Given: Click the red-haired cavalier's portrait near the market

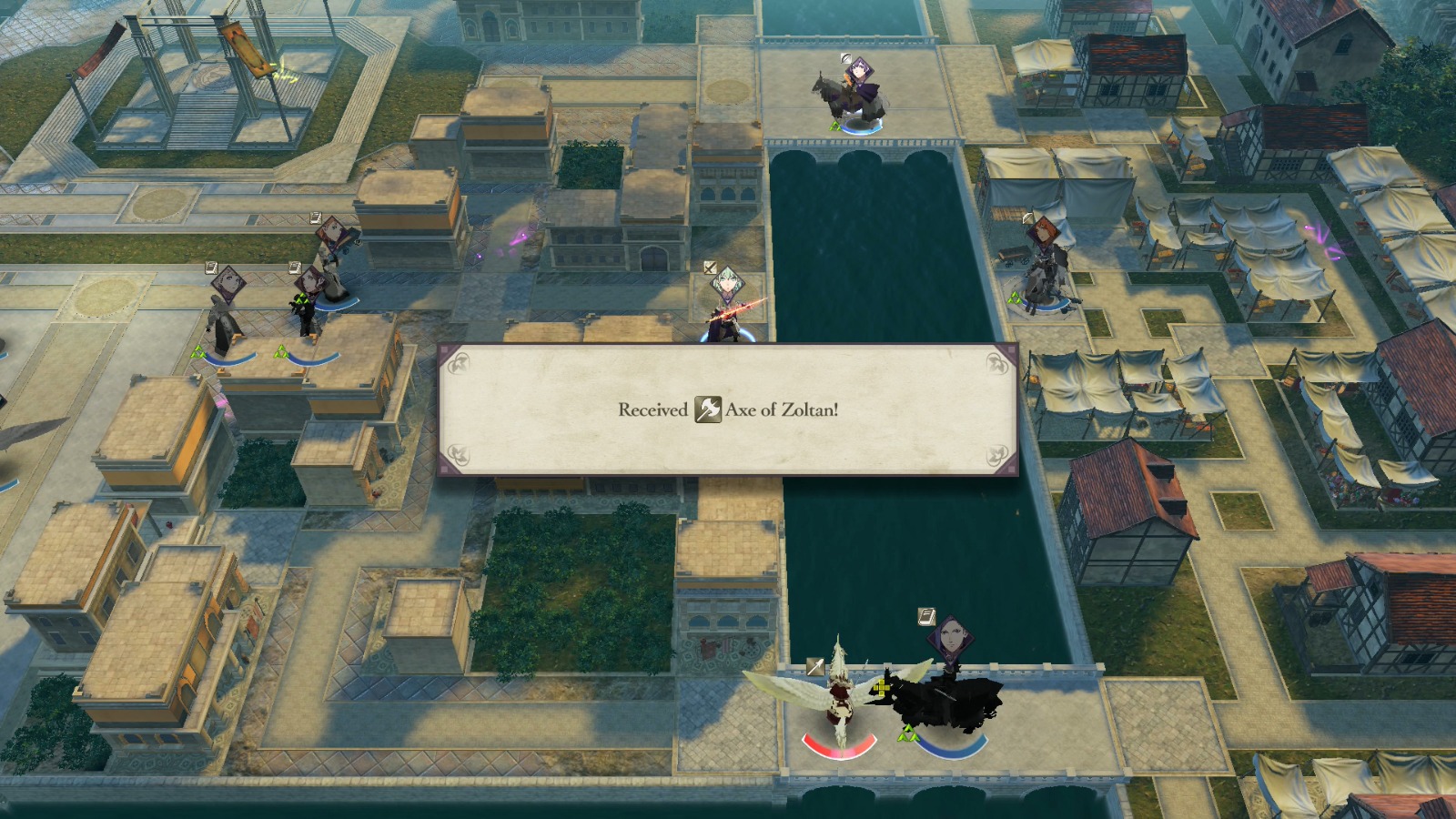Looking at the screenshot, I should pyautogui.click(x=1044, y=230).
